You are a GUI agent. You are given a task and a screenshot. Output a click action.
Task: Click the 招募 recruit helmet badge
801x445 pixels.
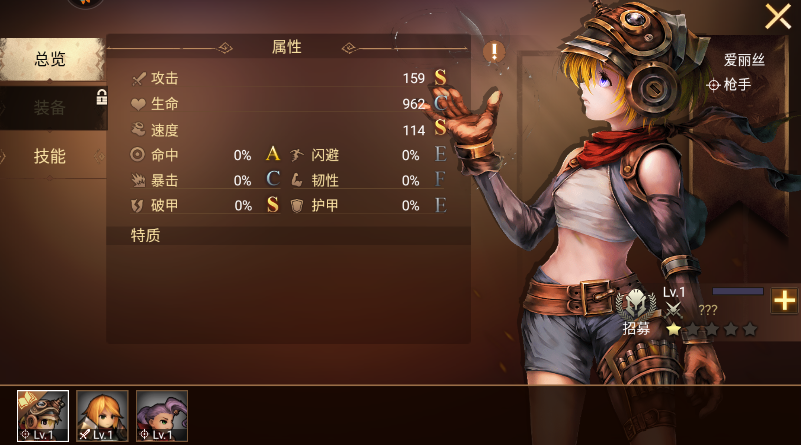pos(636,306)
